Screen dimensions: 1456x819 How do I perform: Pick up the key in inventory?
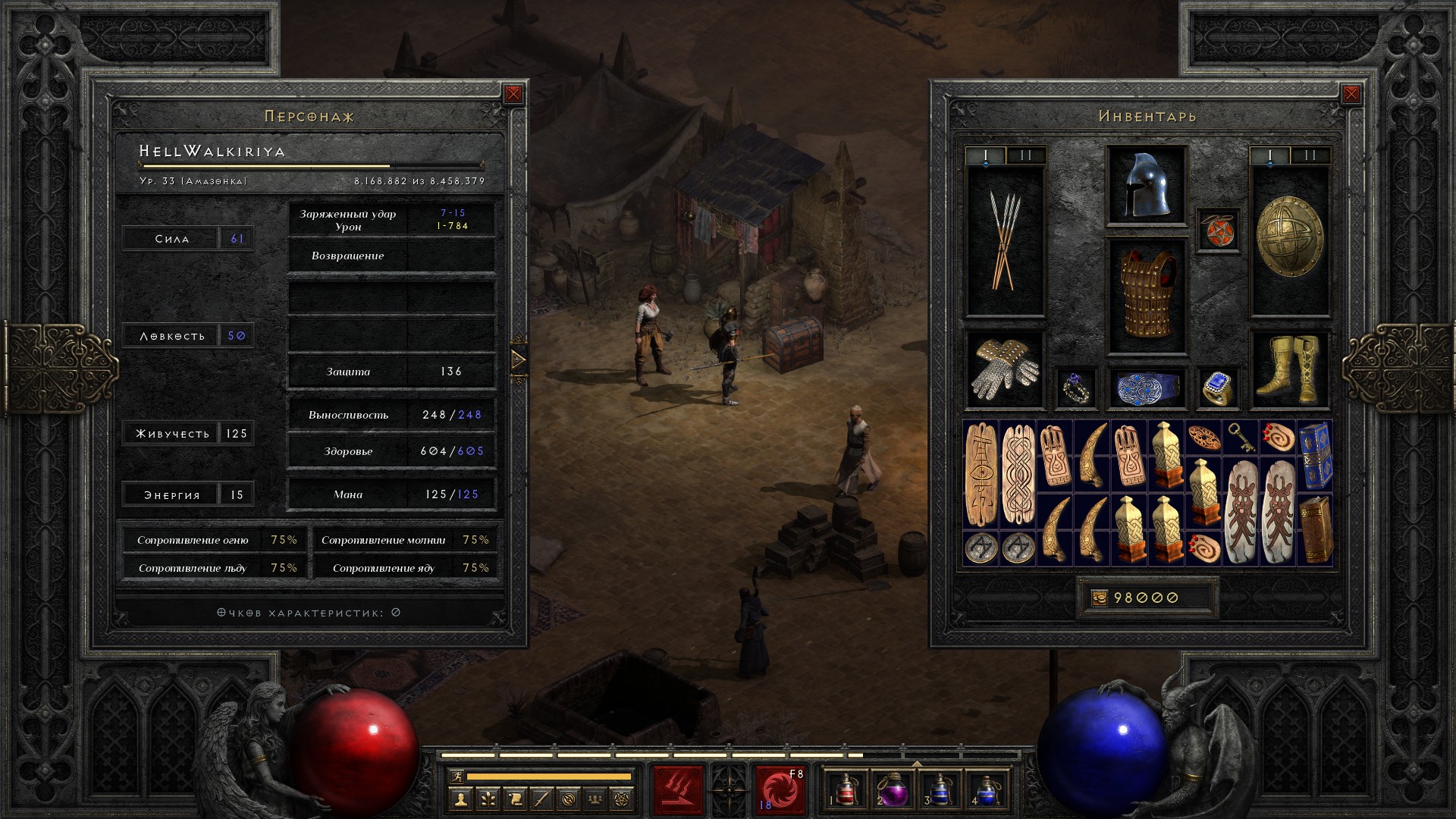pyautogui.click(x=1241, y=438)
